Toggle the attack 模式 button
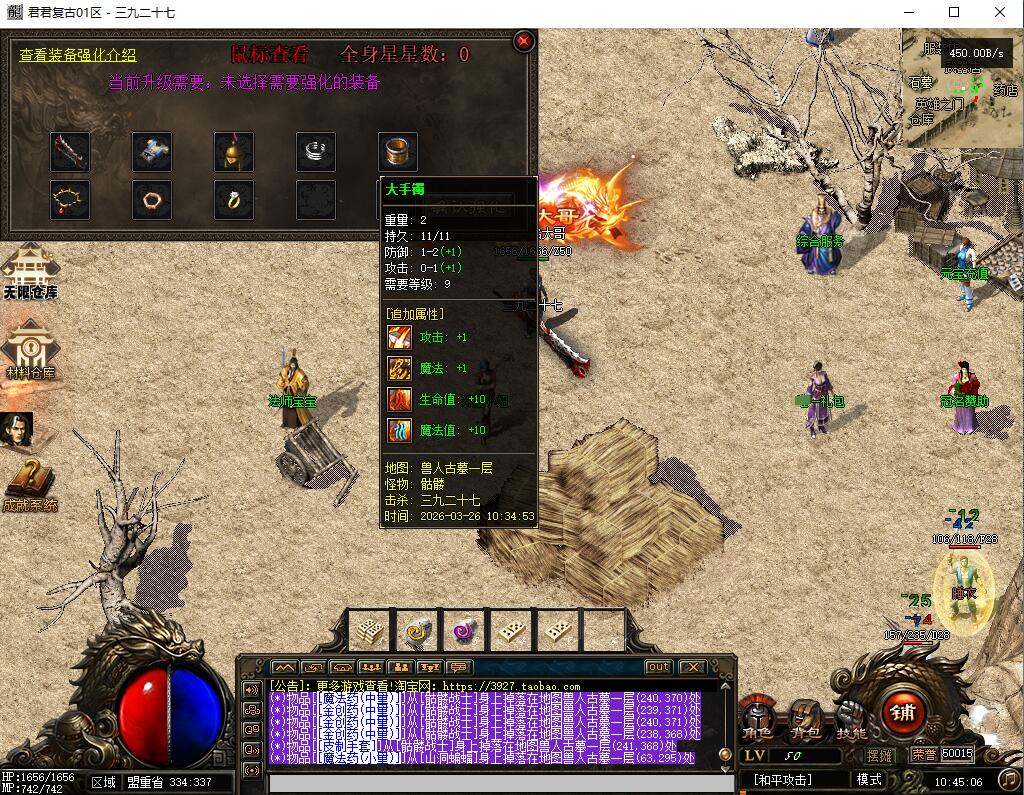Viewport: 1024px width, 795px height. coord(869,779)
